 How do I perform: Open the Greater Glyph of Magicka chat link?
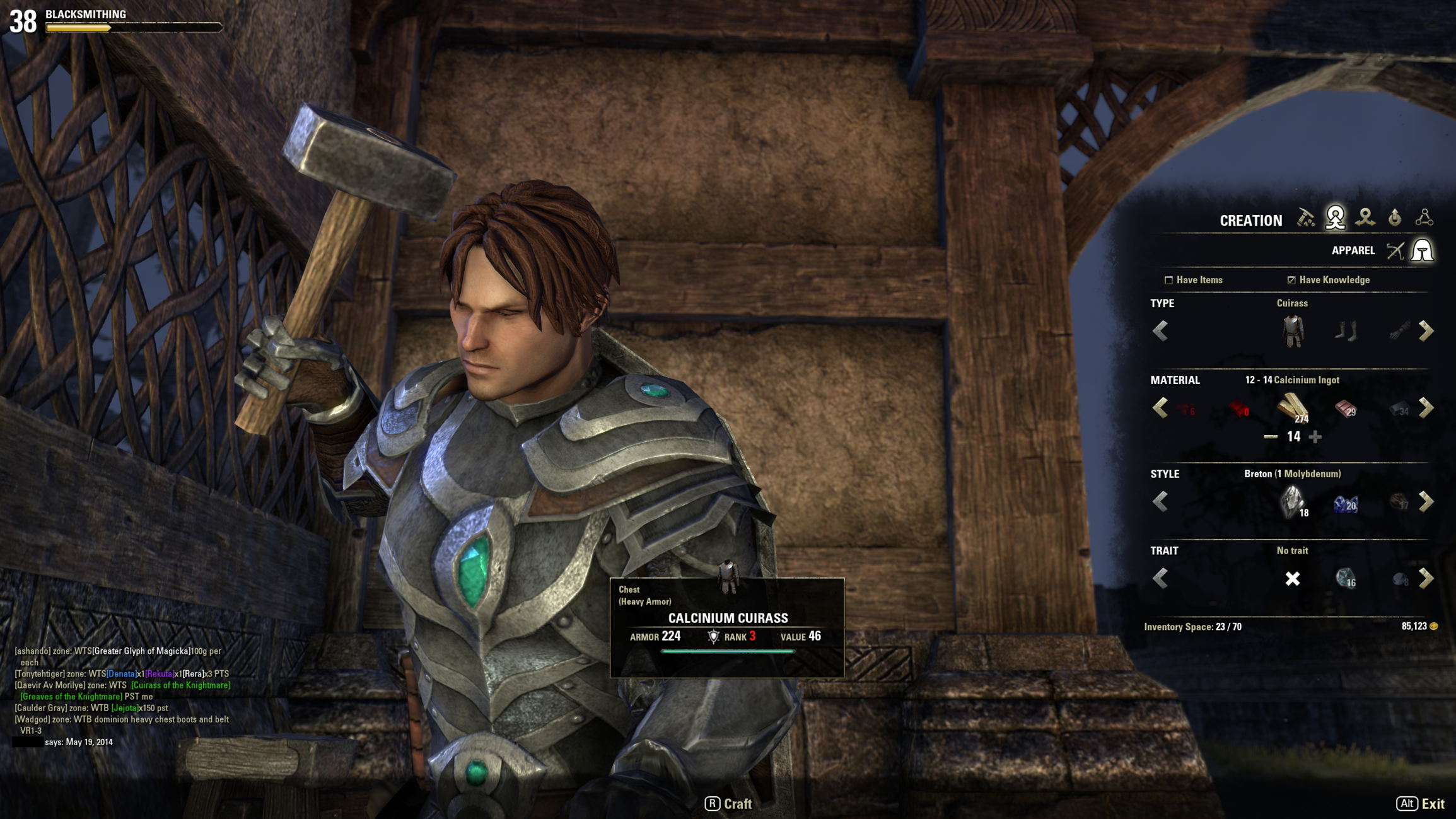click(141, 651)
